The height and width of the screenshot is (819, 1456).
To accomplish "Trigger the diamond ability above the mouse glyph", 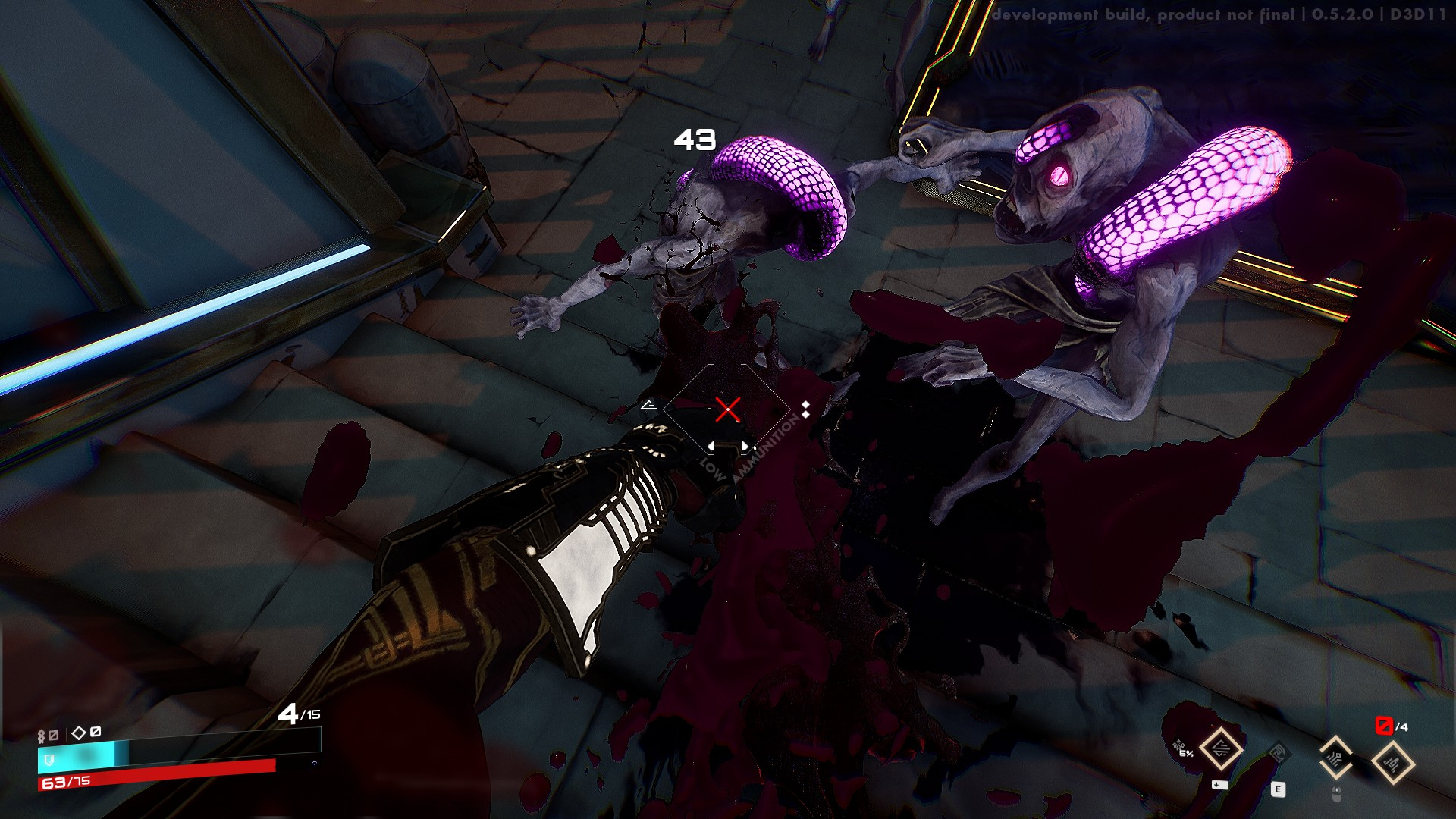I will point(1335,757).
